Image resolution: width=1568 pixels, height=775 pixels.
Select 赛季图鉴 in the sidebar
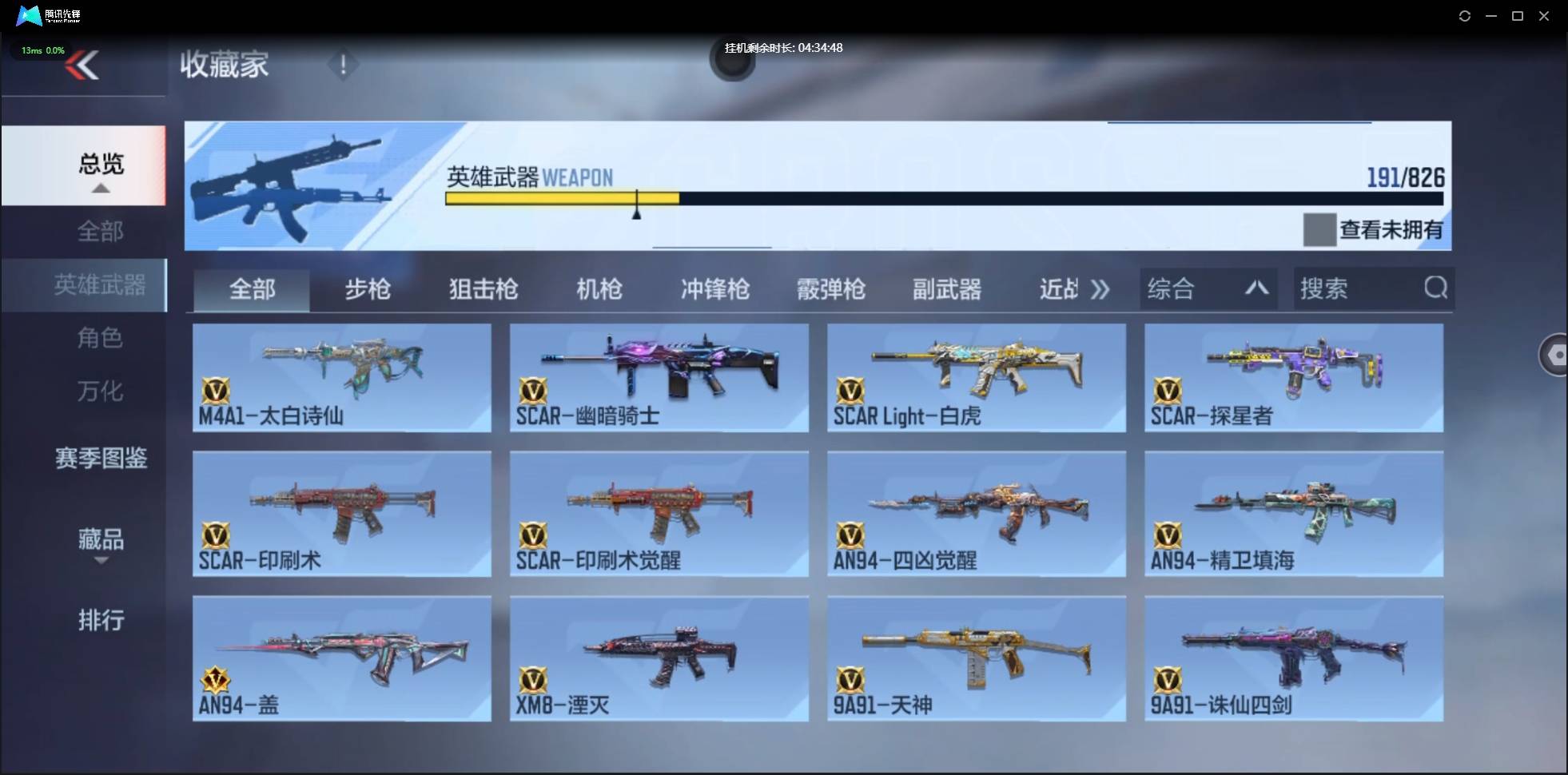point(100,458)
